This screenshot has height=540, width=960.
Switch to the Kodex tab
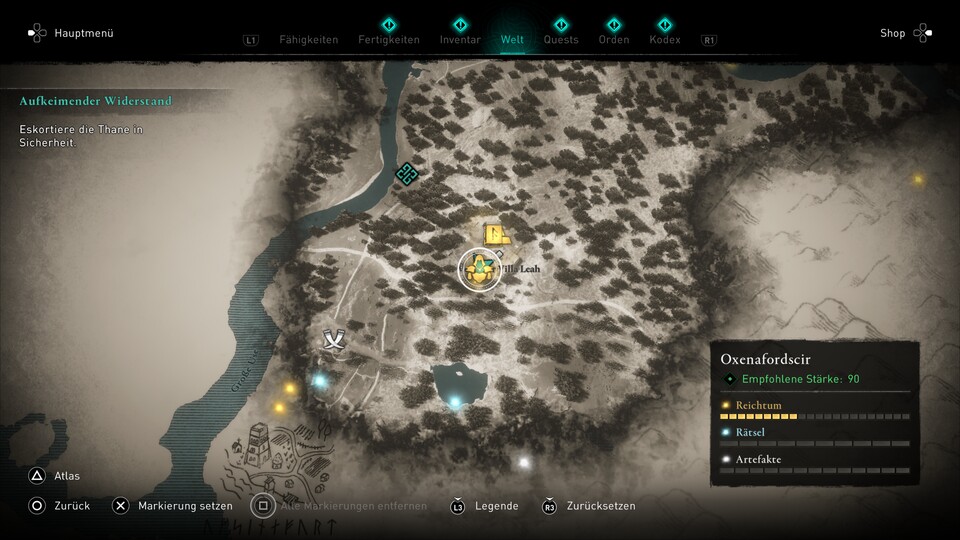click(x=664, y=40)
